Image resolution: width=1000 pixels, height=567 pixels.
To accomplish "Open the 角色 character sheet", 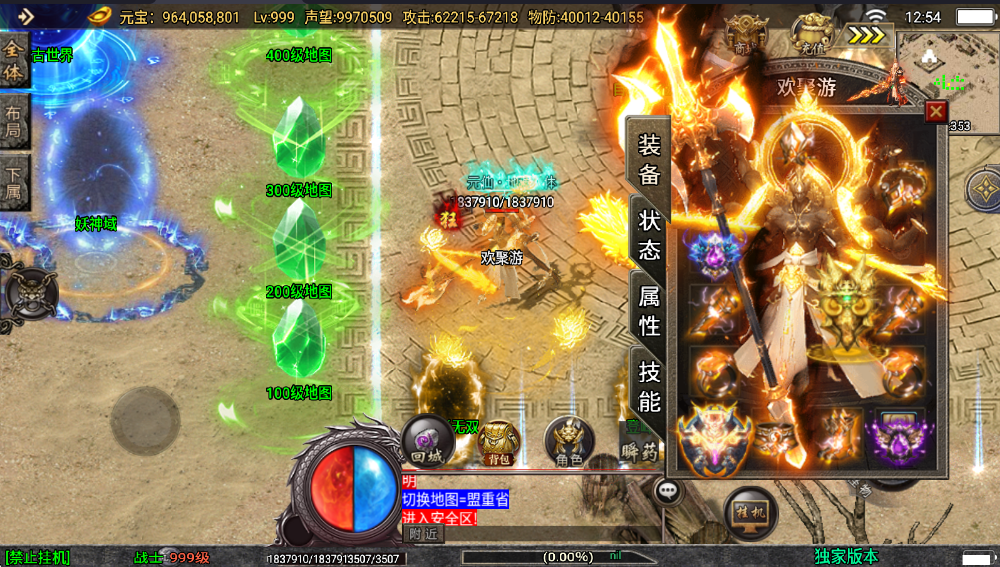I will pos(569,441).
